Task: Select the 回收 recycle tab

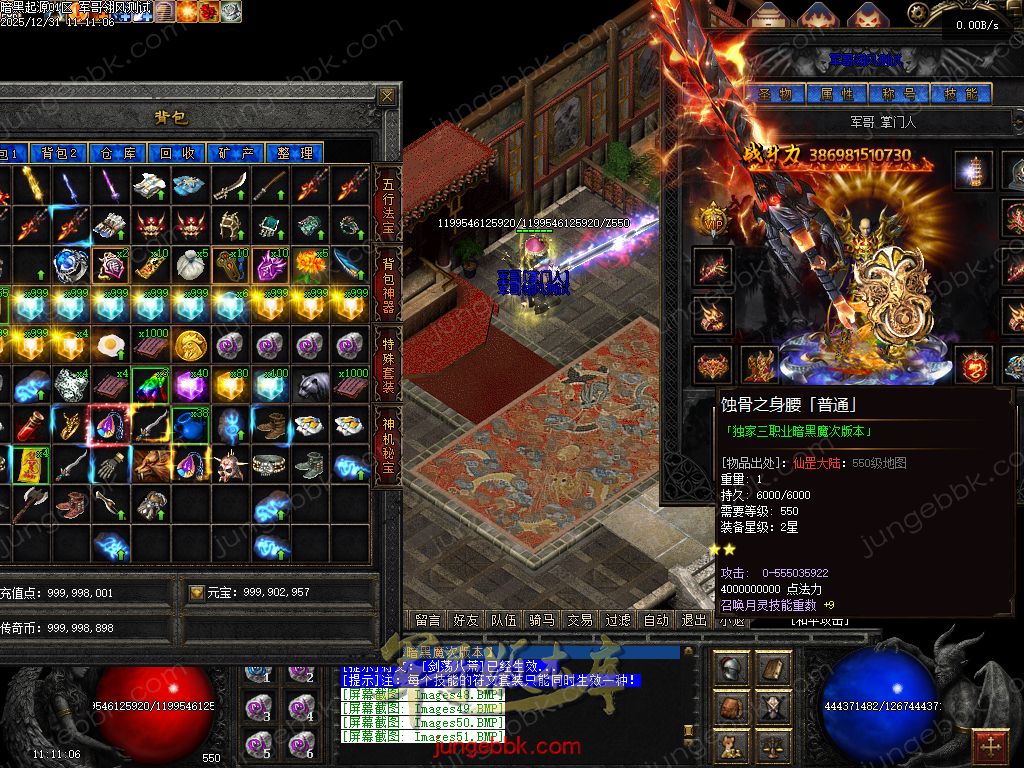Action: [x=177, y=153]
